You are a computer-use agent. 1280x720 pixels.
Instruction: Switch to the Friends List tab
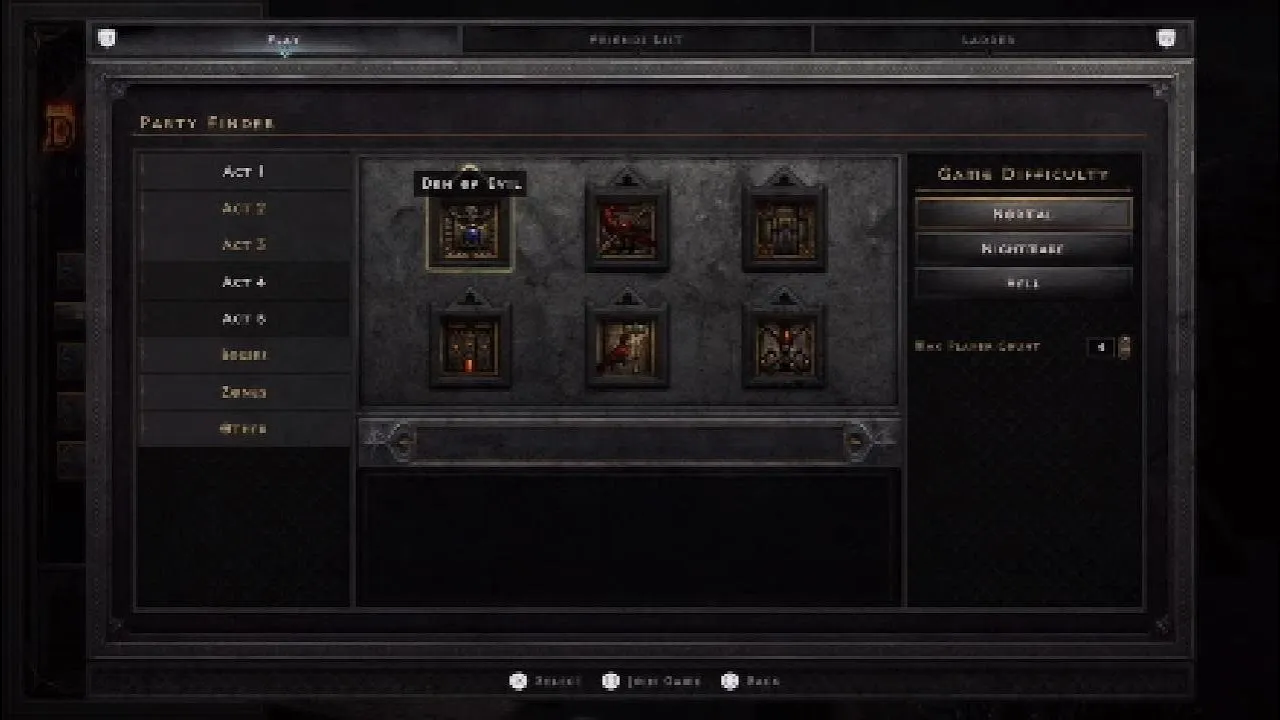pos(637,37)
